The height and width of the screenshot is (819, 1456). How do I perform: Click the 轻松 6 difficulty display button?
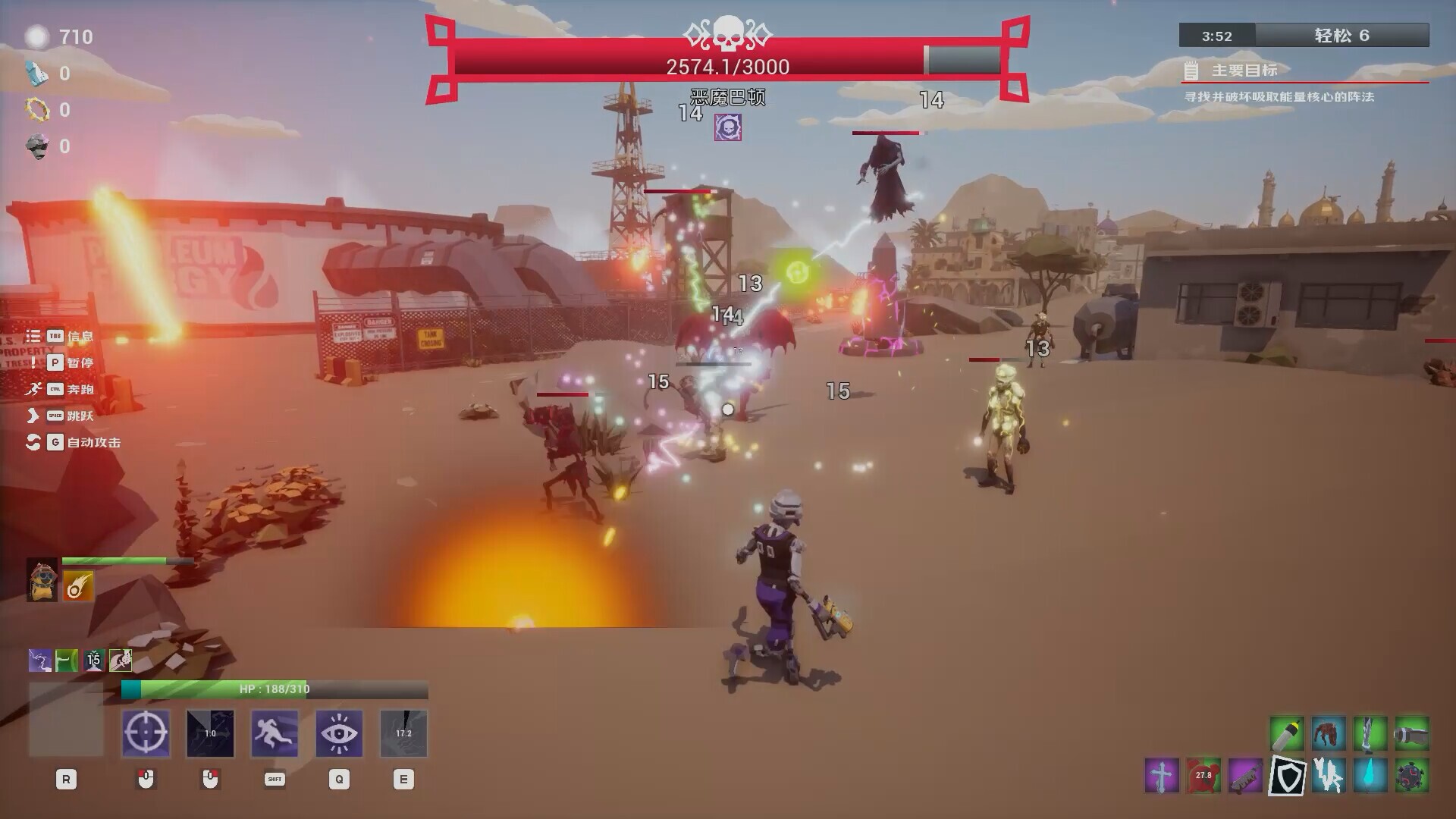pyautogui.click(x=1343, y=36)
